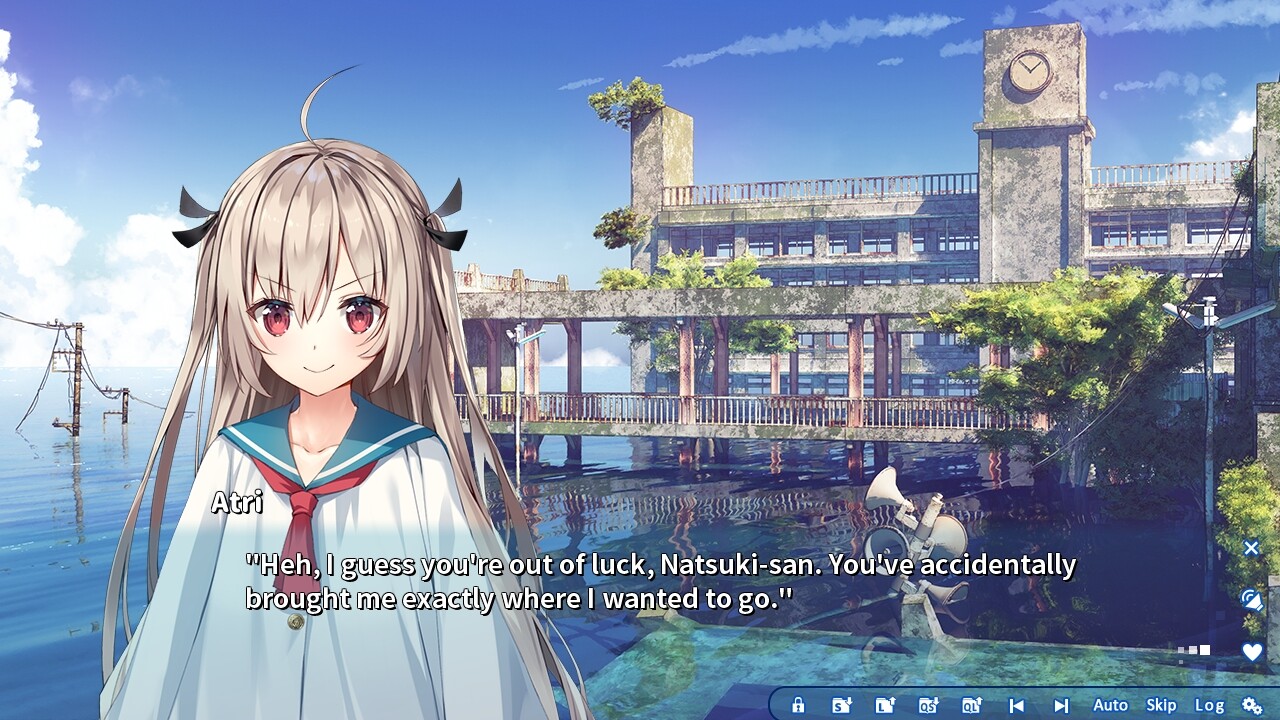
Task: Quick load with the QL icon
Action: [971, 705]
